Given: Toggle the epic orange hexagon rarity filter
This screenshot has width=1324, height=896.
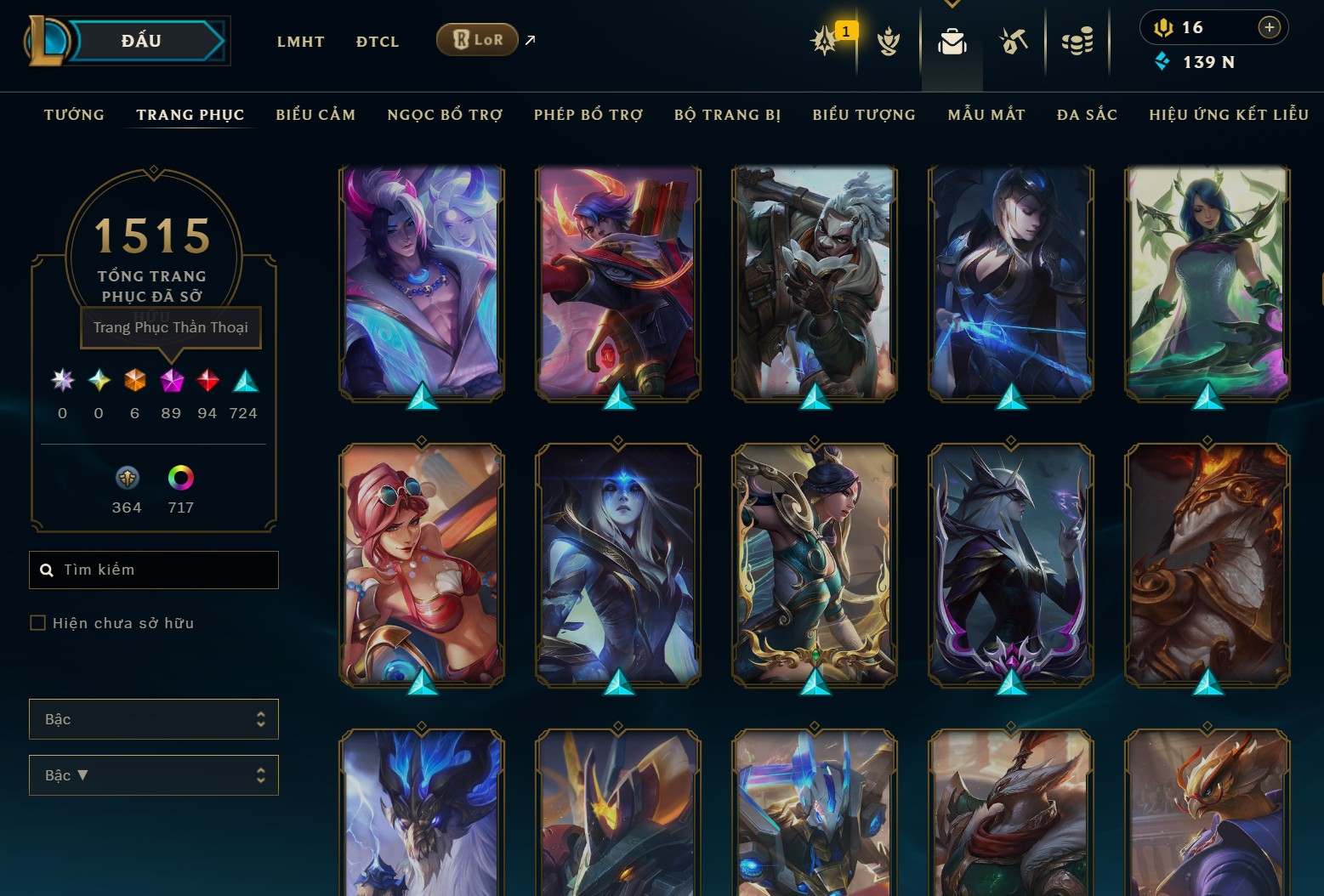Looking at the screenshot, I should coord(134,383).
